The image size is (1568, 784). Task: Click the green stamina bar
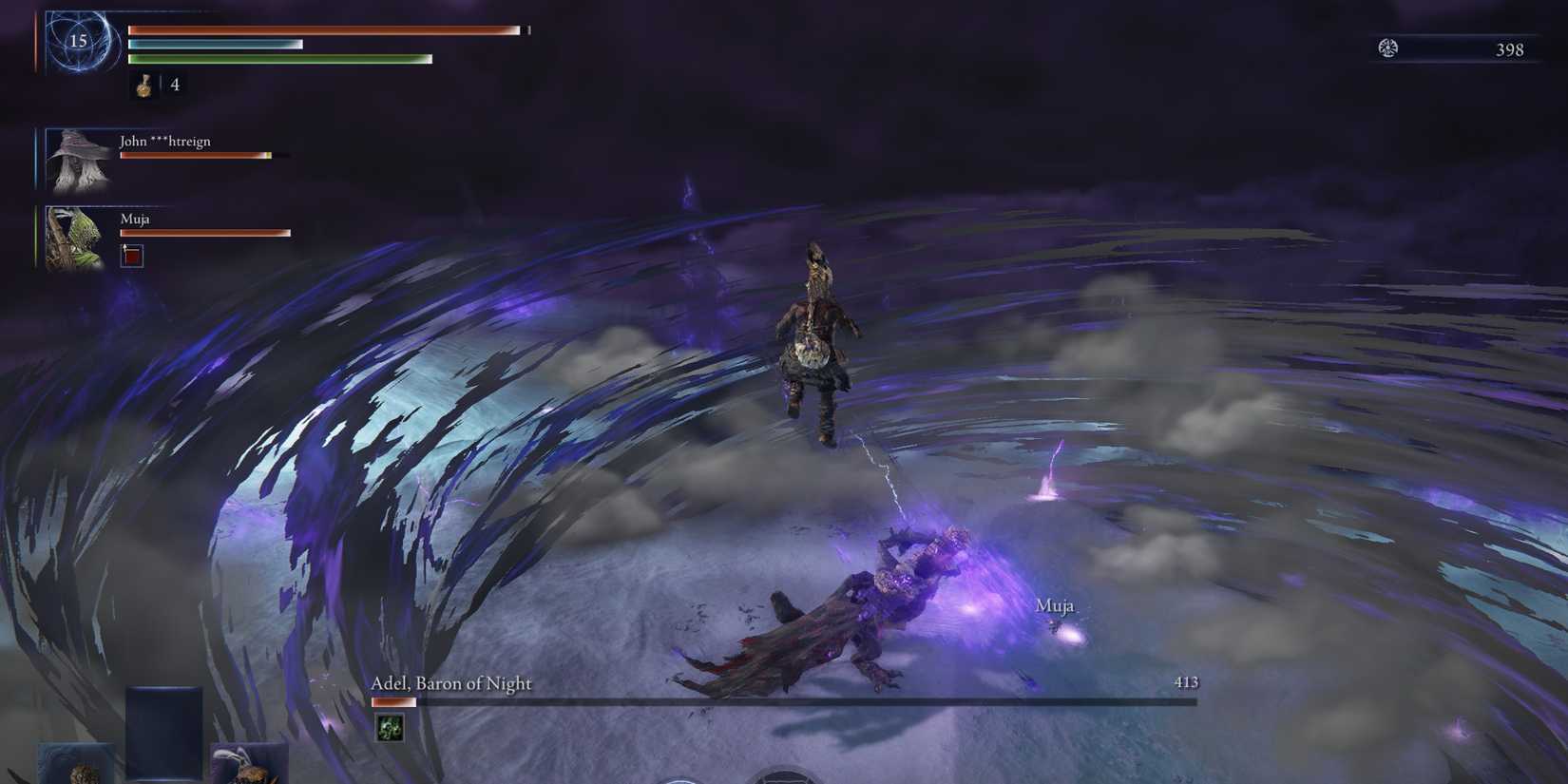[x=280, y=58]
